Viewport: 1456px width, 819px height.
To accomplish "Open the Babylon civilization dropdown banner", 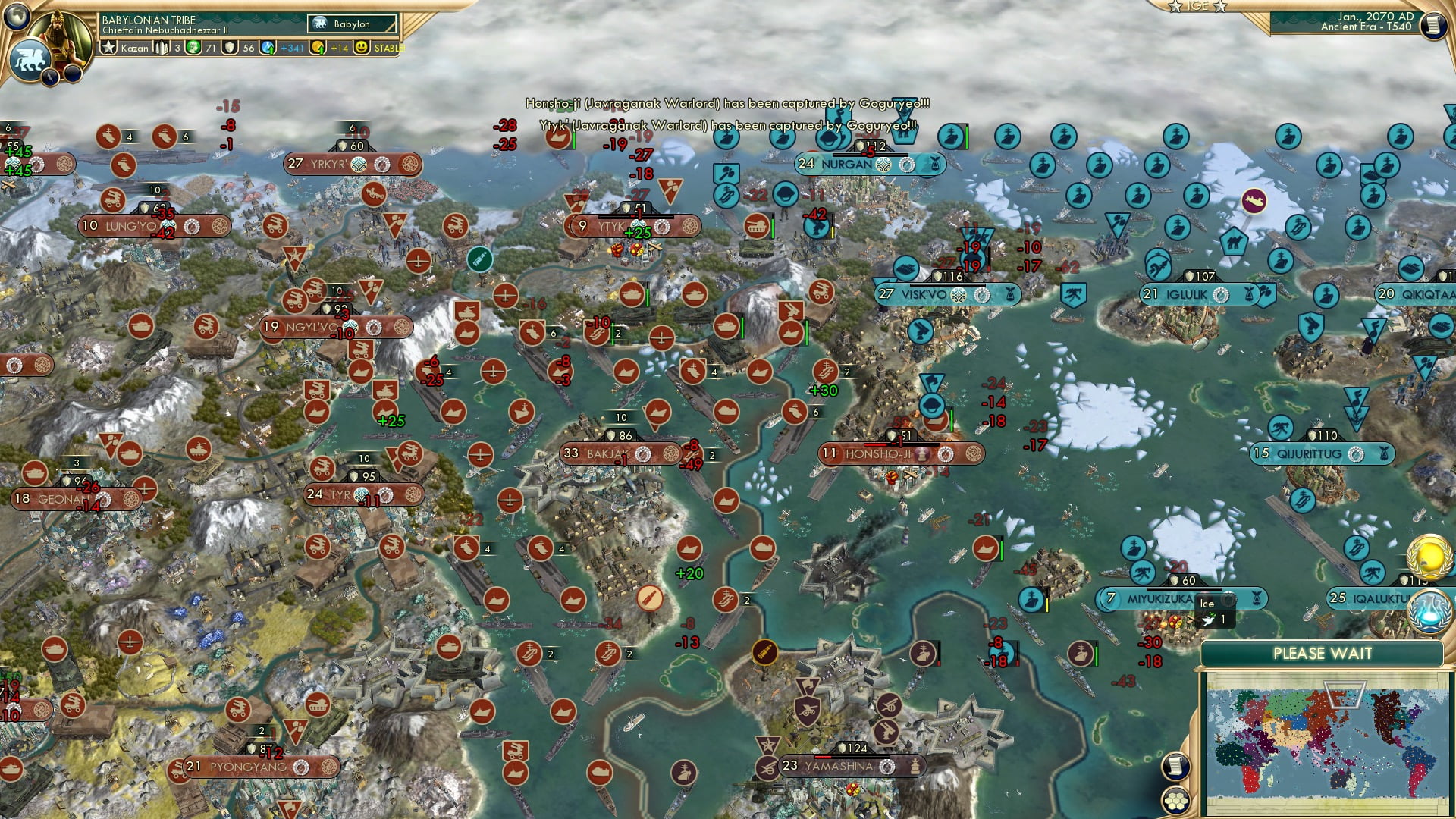I will [351, 24].
